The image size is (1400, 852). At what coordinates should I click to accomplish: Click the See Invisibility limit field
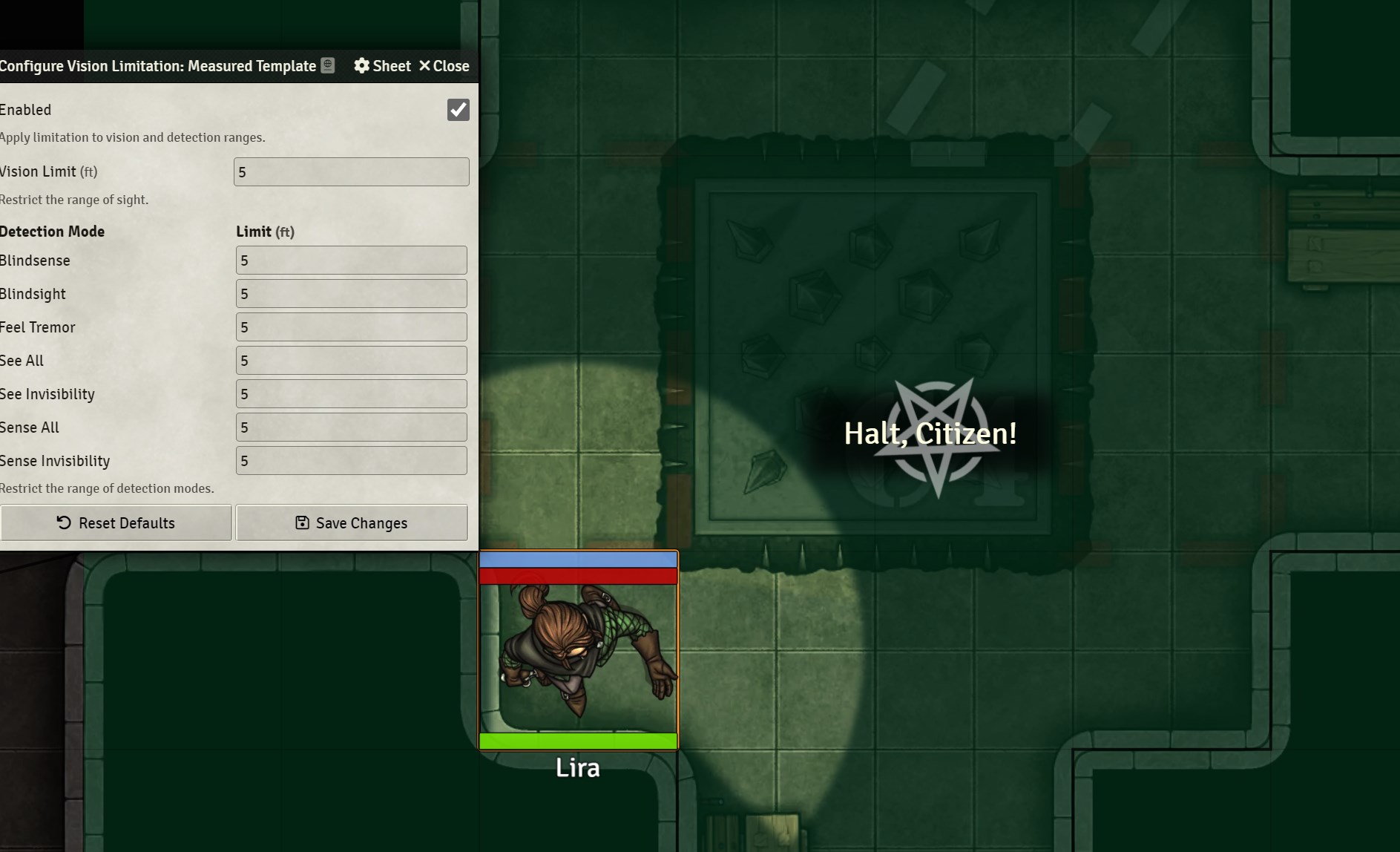(351, 393)
